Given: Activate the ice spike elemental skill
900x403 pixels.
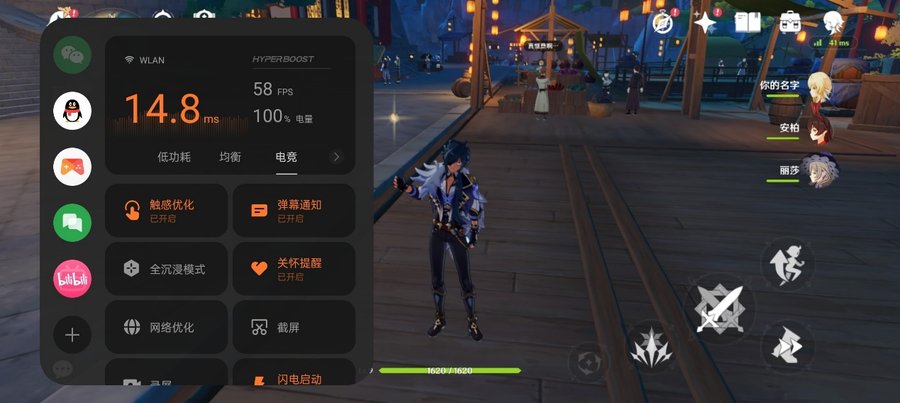Looking at the screenshot, I should coord(653,349).
